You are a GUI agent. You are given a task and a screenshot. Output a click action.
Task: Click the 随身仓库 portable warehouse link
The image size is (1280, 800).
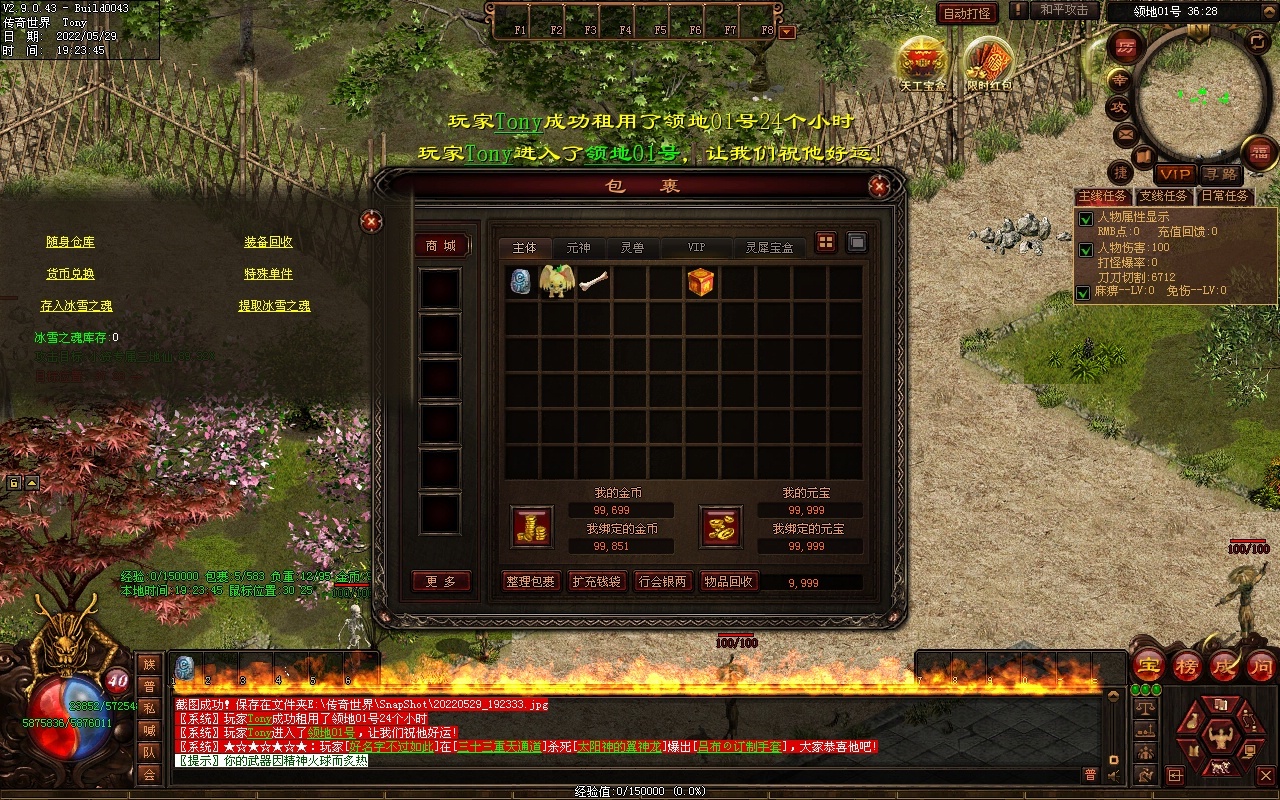pyautogui.click(x=70, y=242)
